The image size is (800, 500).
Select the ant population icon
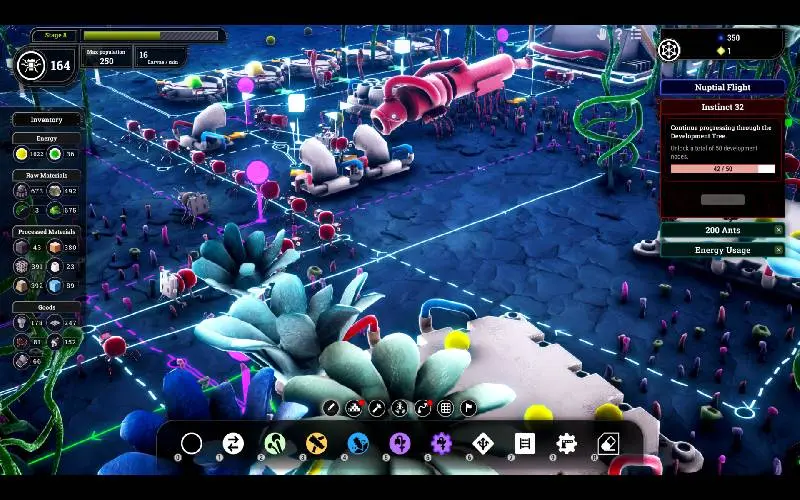tap(30, 65)
